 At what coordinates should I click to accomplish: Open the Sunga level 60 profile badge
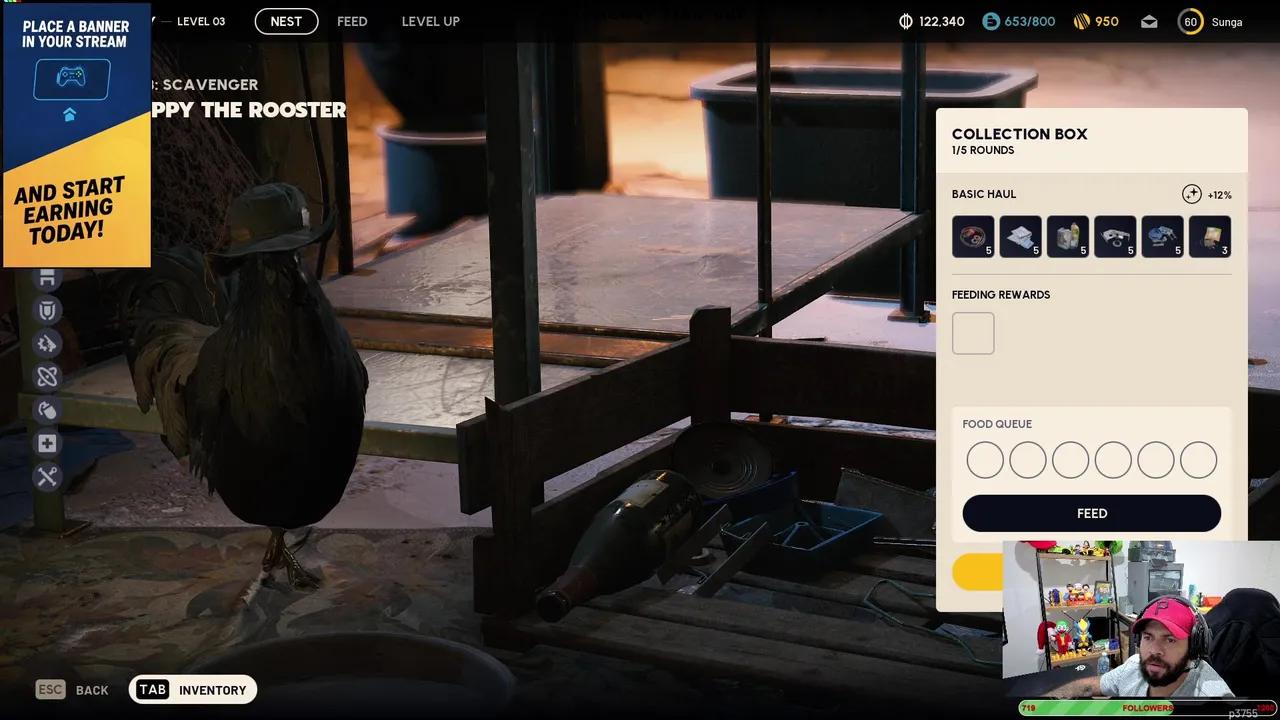click(x=1190, y=21)
